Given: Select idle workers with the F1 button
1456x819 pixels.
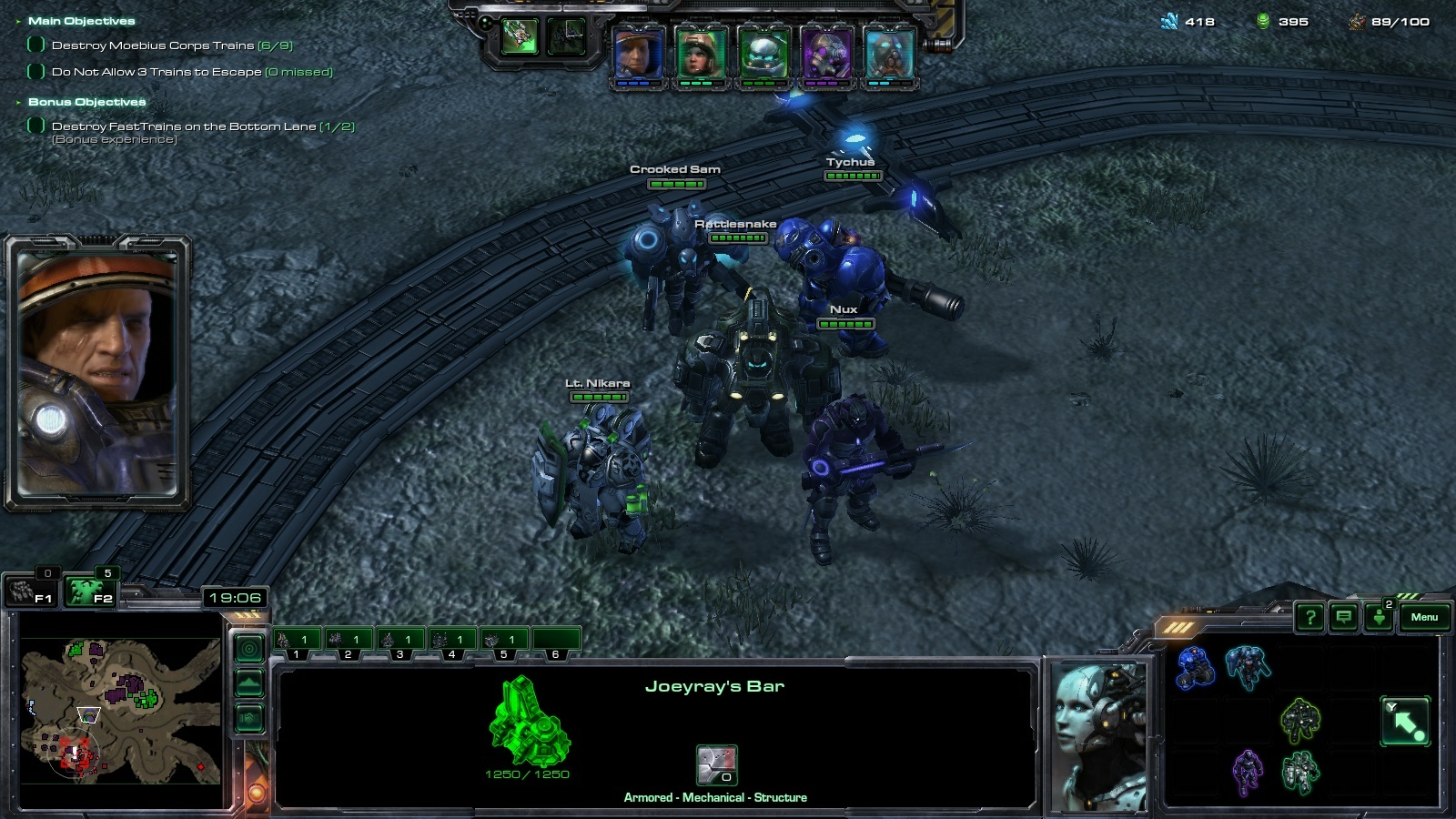Looking at the screenshot, I should [x=30, y=592].
